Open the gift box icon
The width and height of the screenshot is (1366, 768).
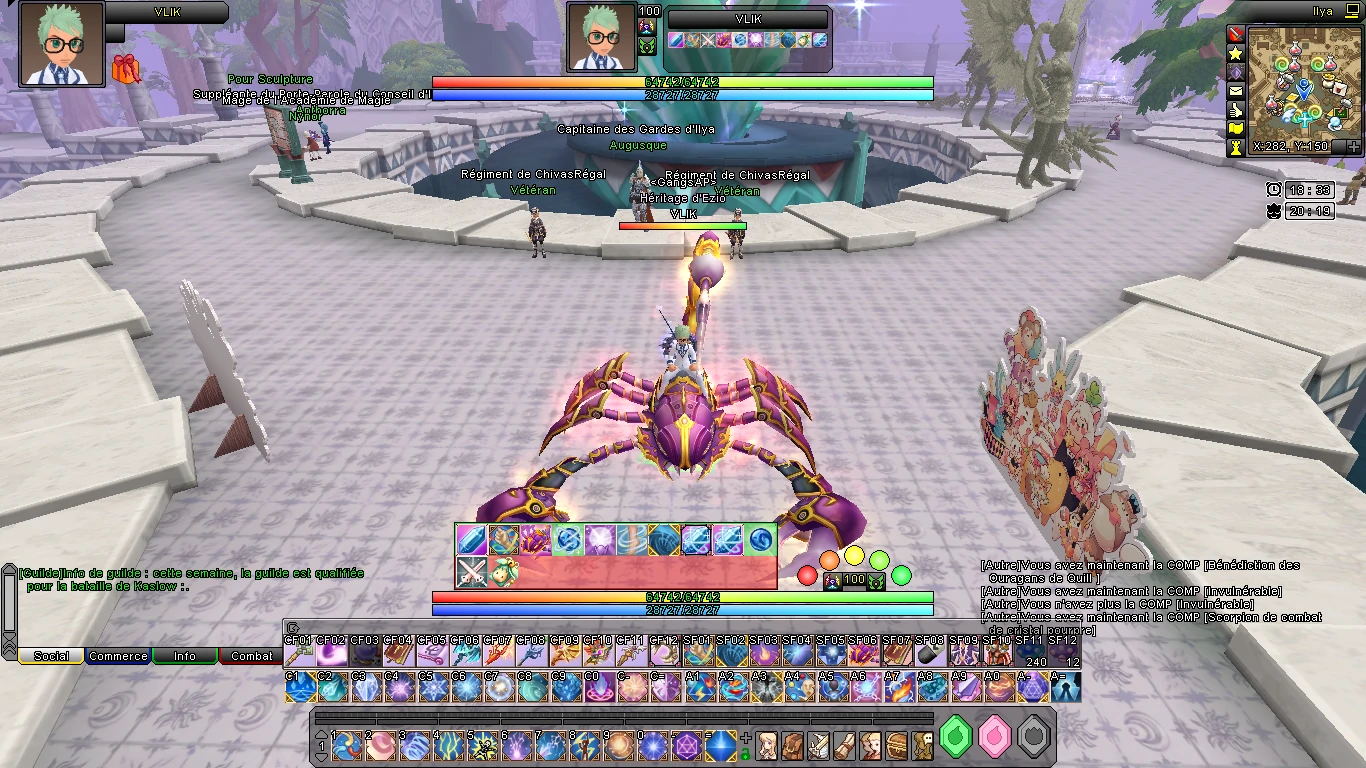[x=126, y=69]
